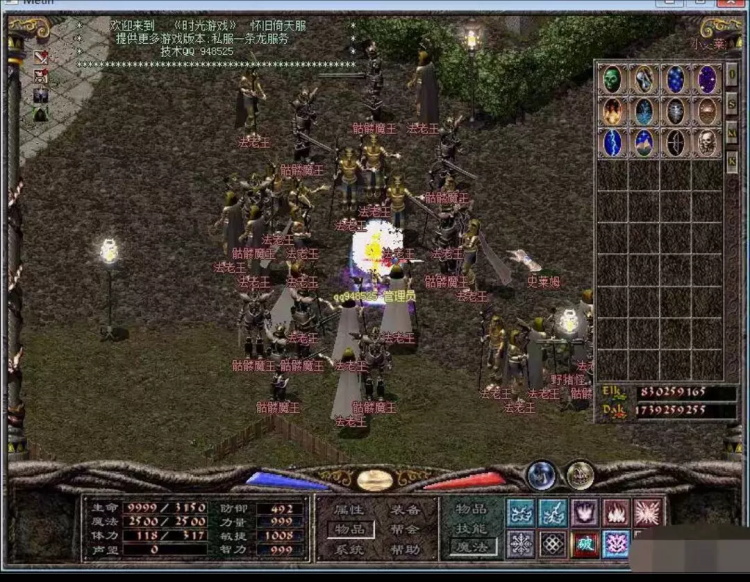Activate the flame skill icon
The image size is (750, 582).
616,512
